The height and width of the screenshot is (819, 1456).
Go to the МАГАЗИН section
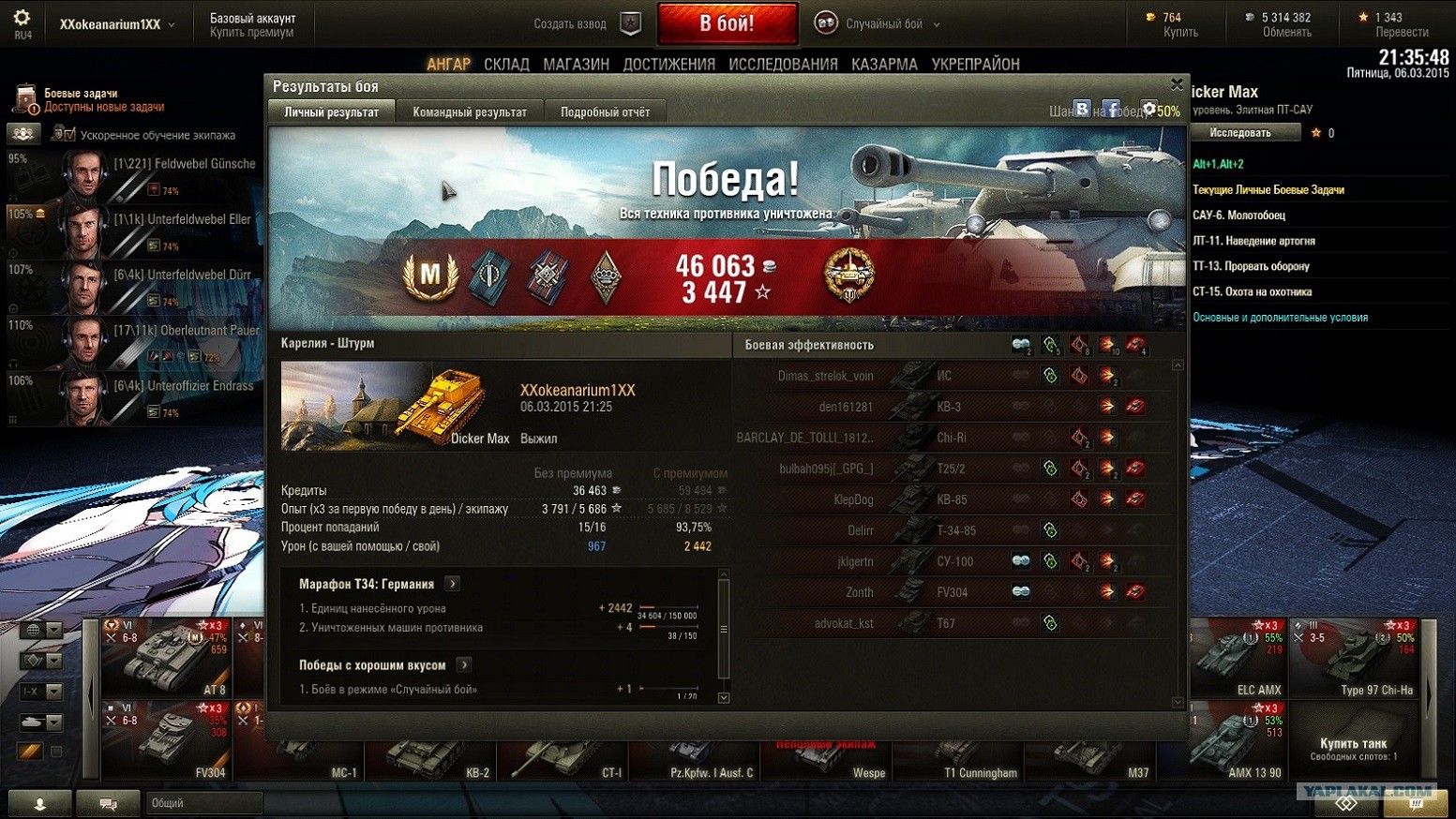coord(576,65)
